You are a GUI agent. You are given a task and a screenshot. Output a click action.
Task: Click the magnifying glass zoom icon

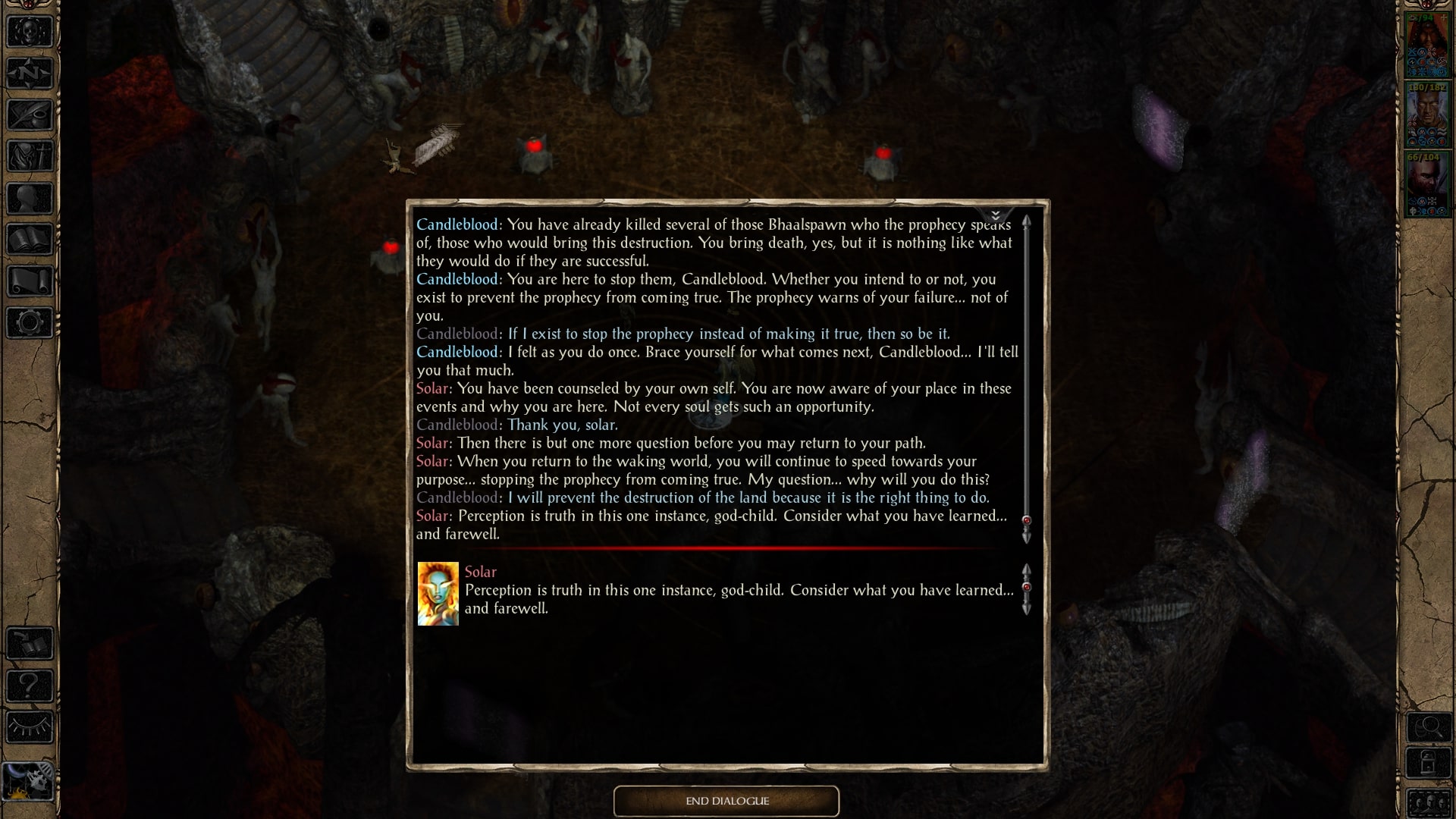point(1429,726)
